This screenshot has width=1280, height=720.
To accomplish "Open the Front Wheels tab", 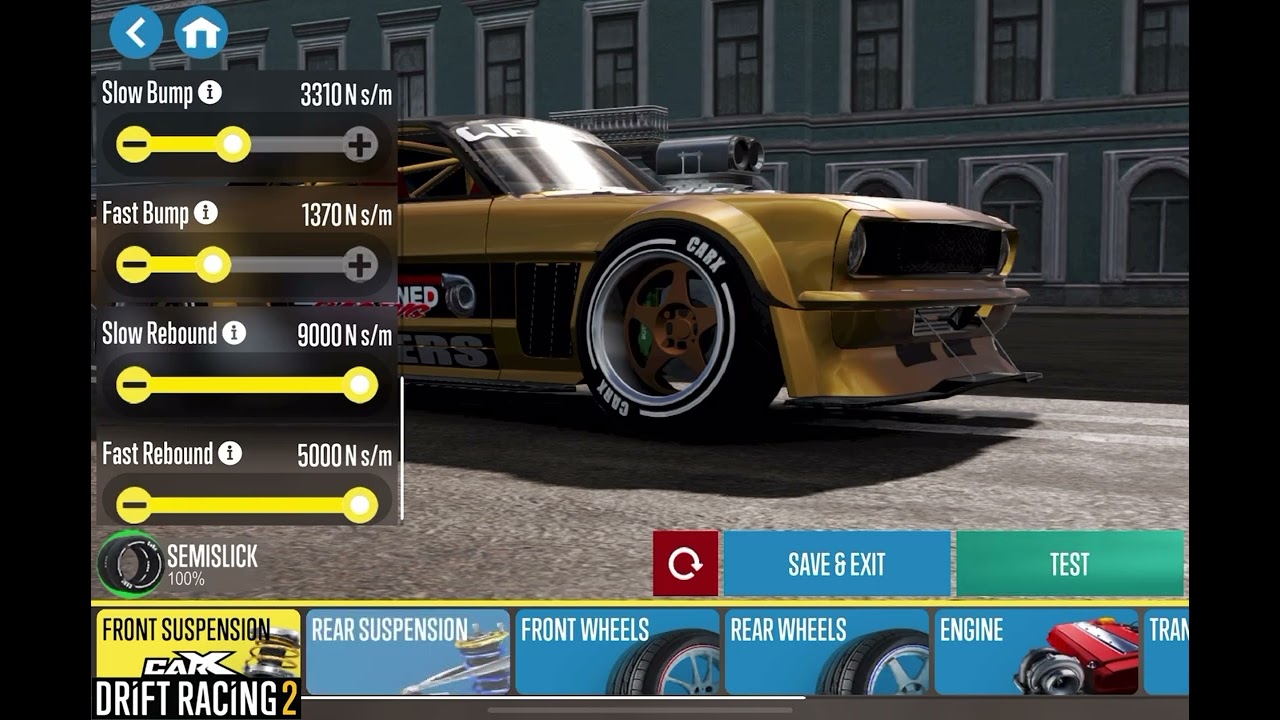I will point(616,651).
